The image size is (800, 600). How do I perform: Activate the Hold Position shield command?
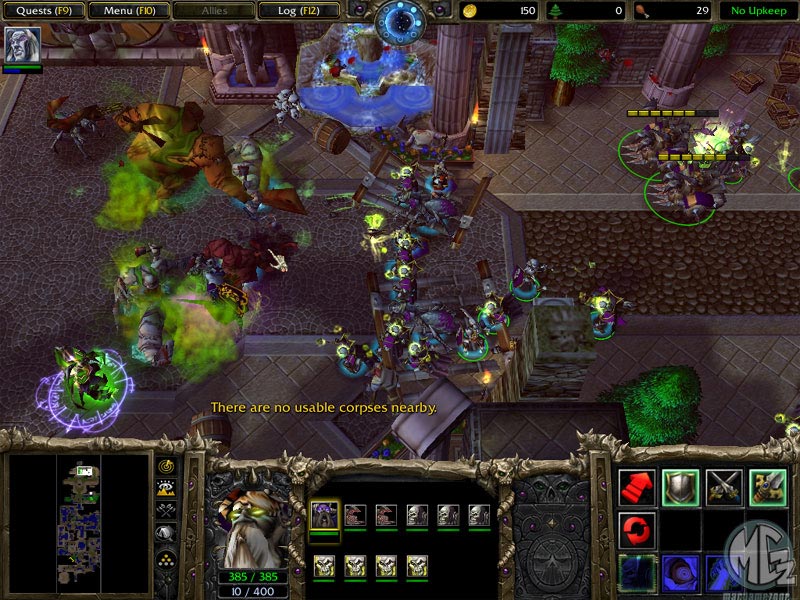680,487
